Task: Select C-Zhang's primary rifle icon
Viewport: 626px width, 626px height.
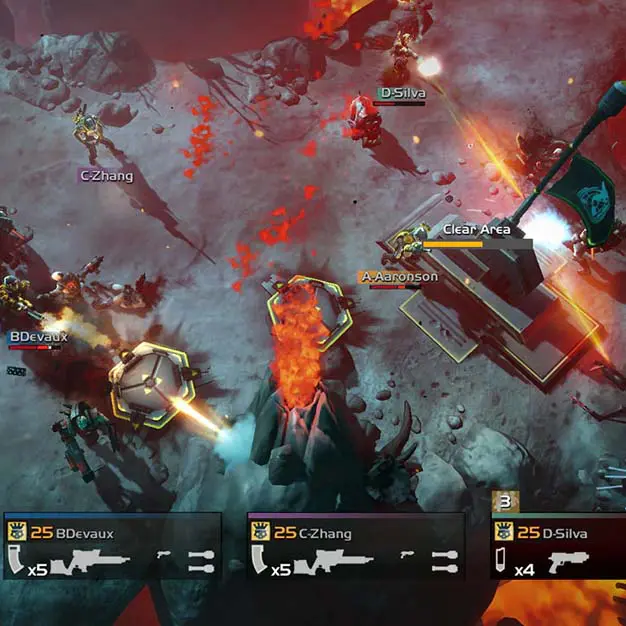Action: pos(337,563)
